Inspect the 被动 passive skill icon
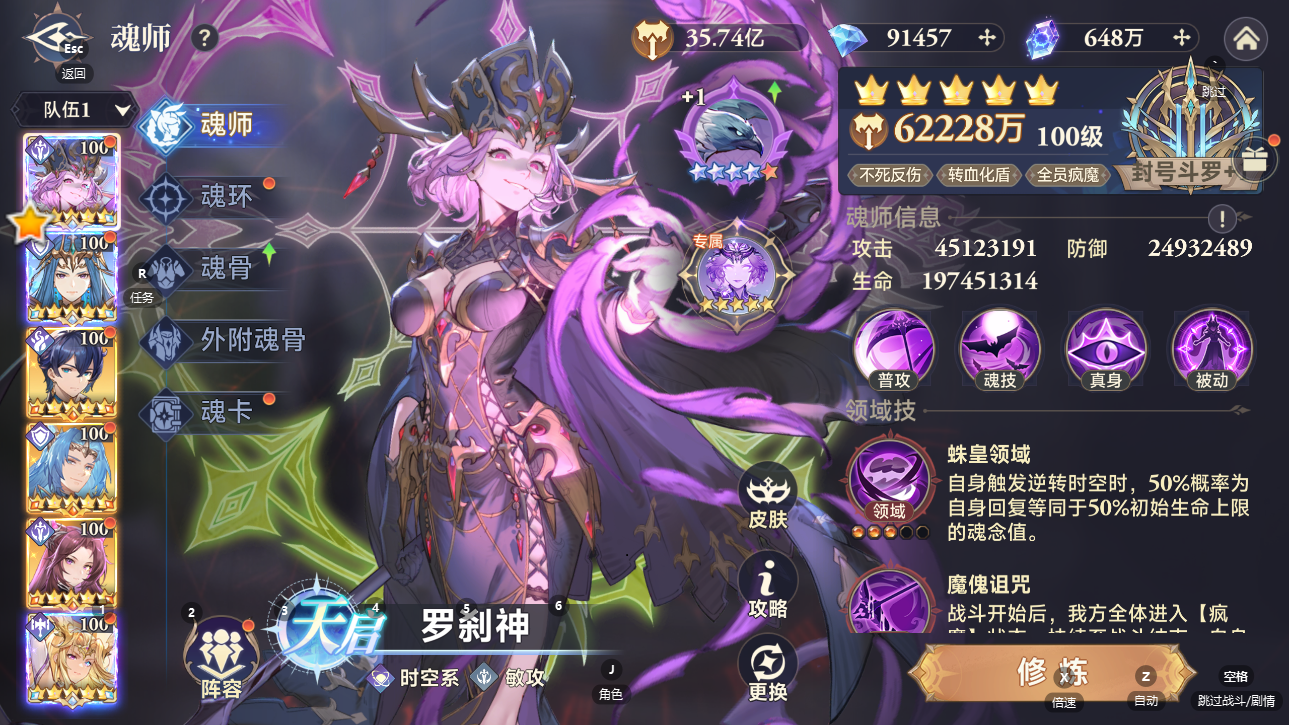 coord(1210,348)
